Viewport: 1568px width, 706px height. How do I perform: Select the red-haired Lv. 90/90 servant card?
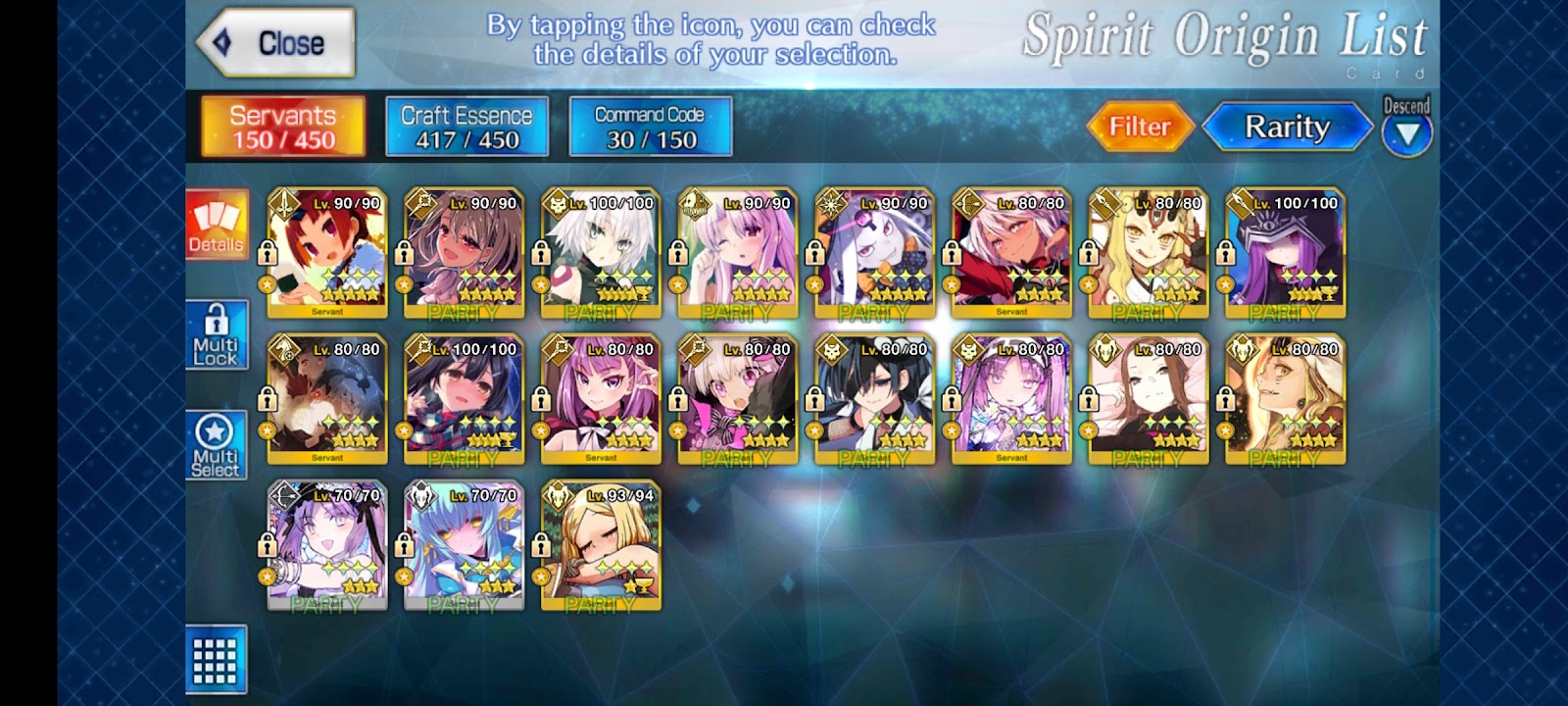[x=327, y=254]
